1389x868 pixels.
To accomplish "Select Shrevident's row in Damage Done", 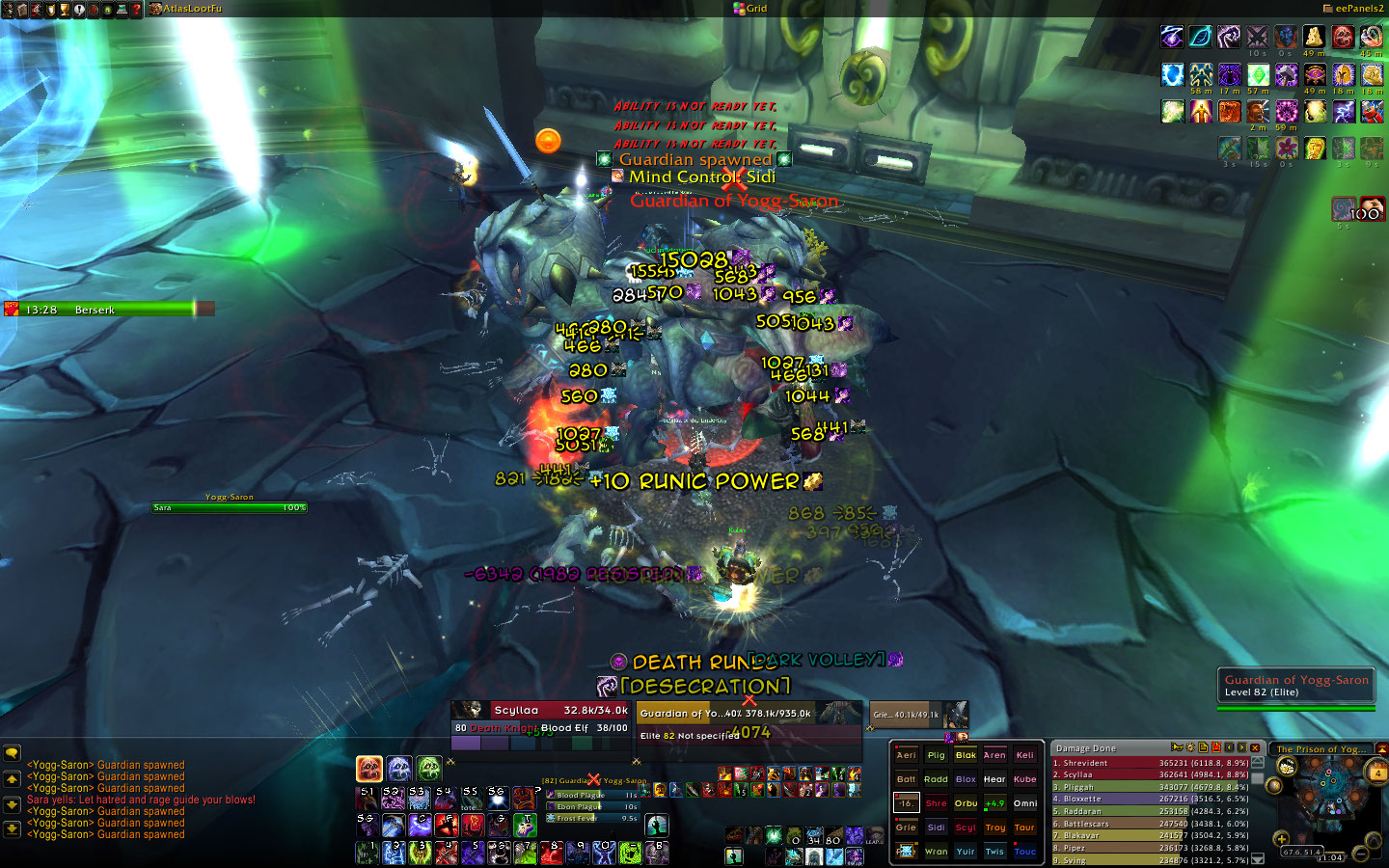I will (x=1149, y=763).
